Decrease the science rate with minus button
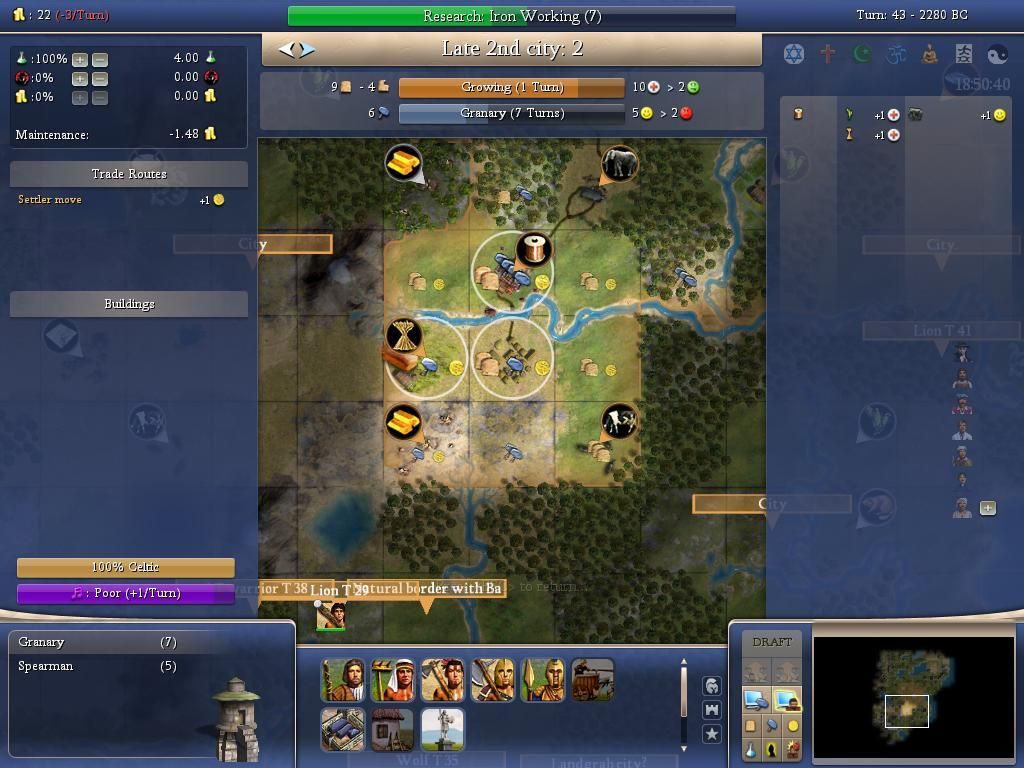Image resolution: width=1024 pixels, height=768 pixels. pos(99,59)
